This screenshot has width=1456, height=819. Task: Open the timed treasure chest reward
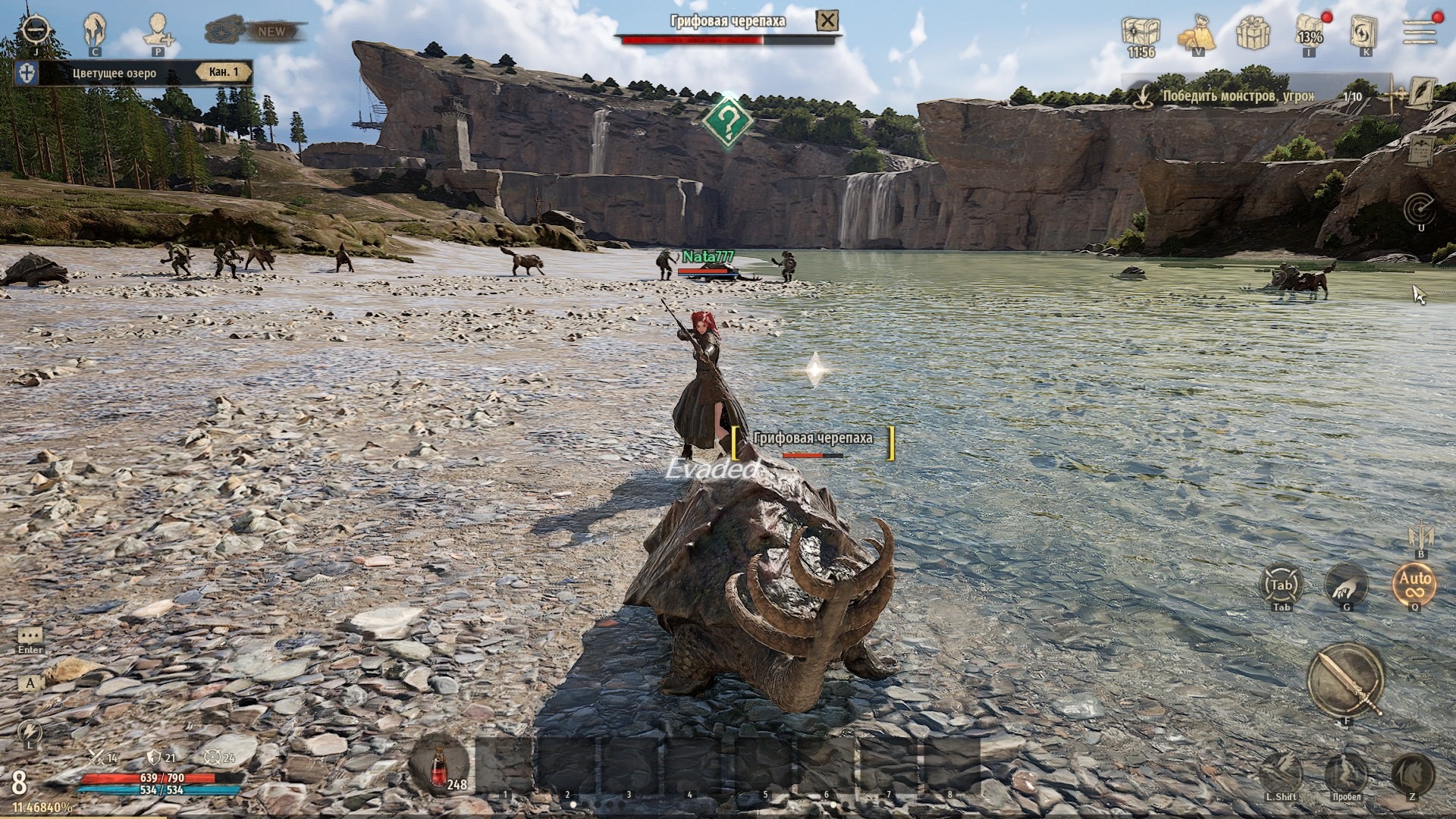click(x=1141, y=32)
